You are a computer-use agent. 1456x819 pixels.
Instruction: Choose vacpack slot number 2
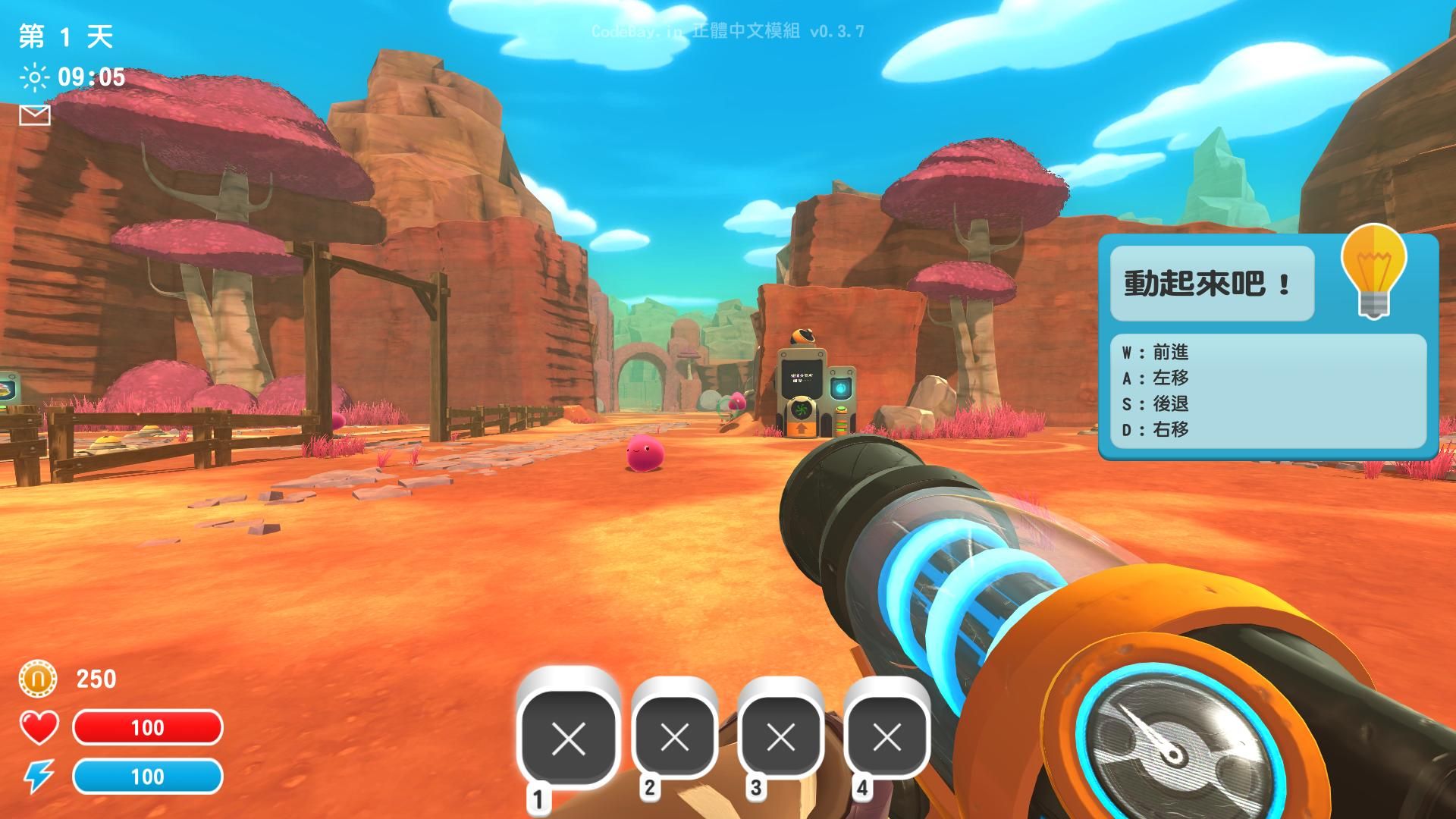(x=674, y=736)
